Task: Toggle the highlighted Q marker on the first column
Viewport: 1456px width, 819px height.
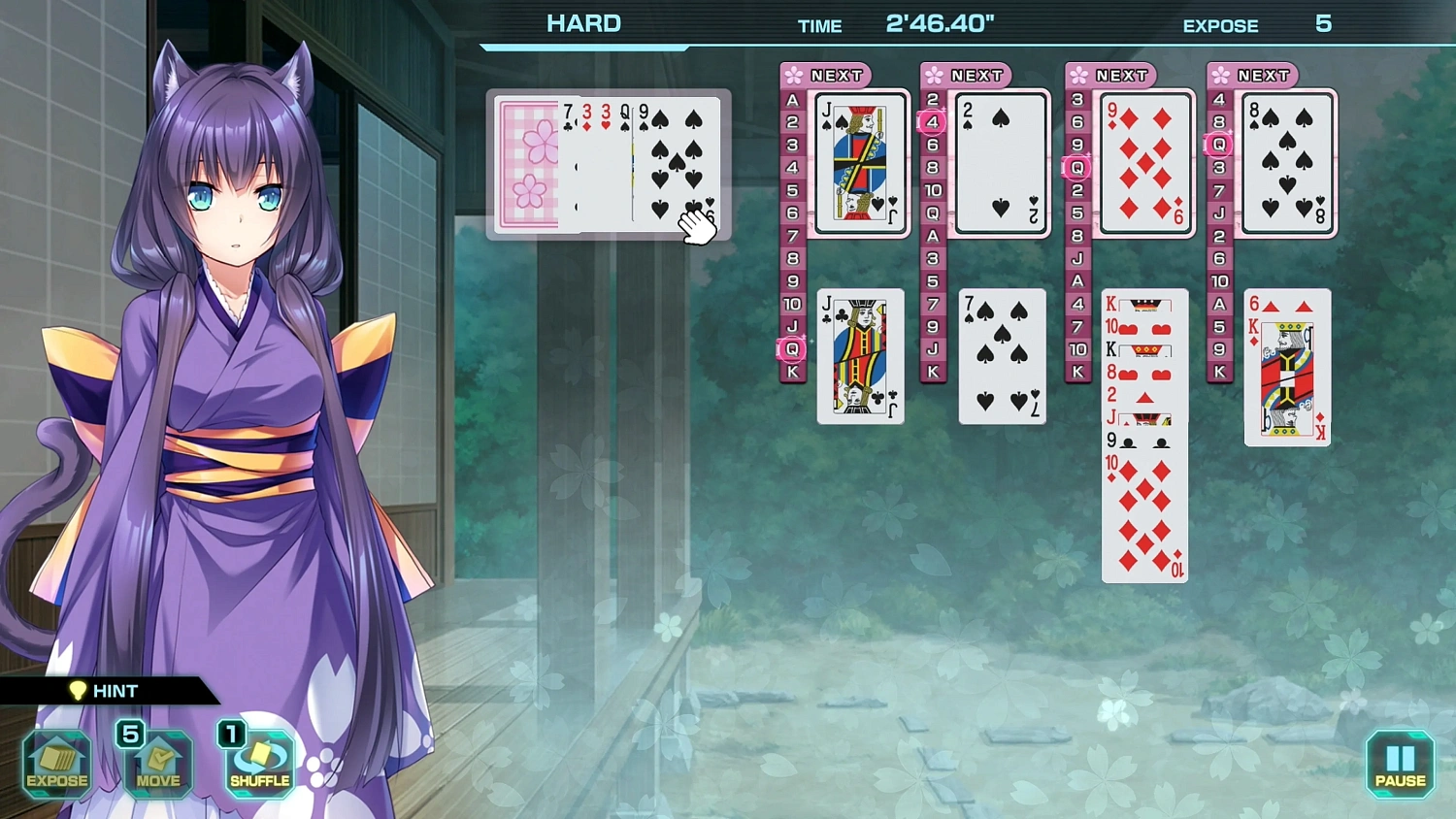Action: coord(792,349)
